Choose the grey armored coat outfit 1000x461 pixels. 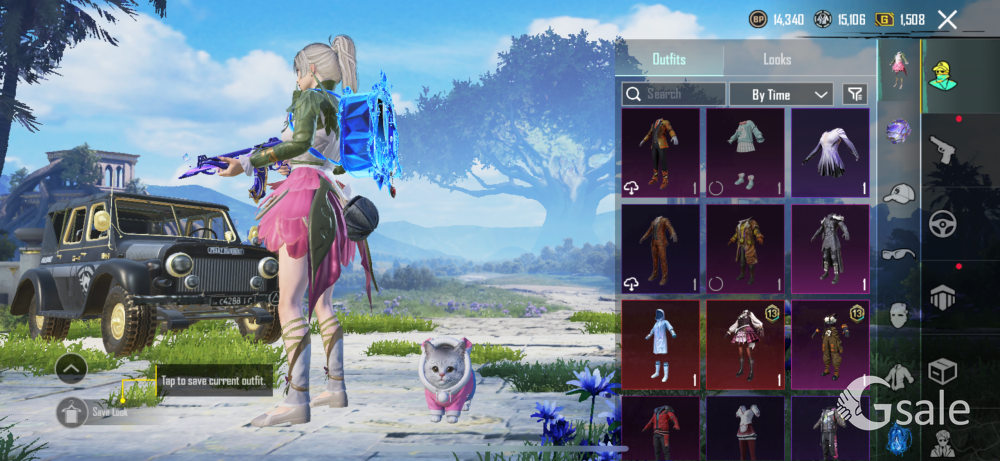click(x=830, y=248)
